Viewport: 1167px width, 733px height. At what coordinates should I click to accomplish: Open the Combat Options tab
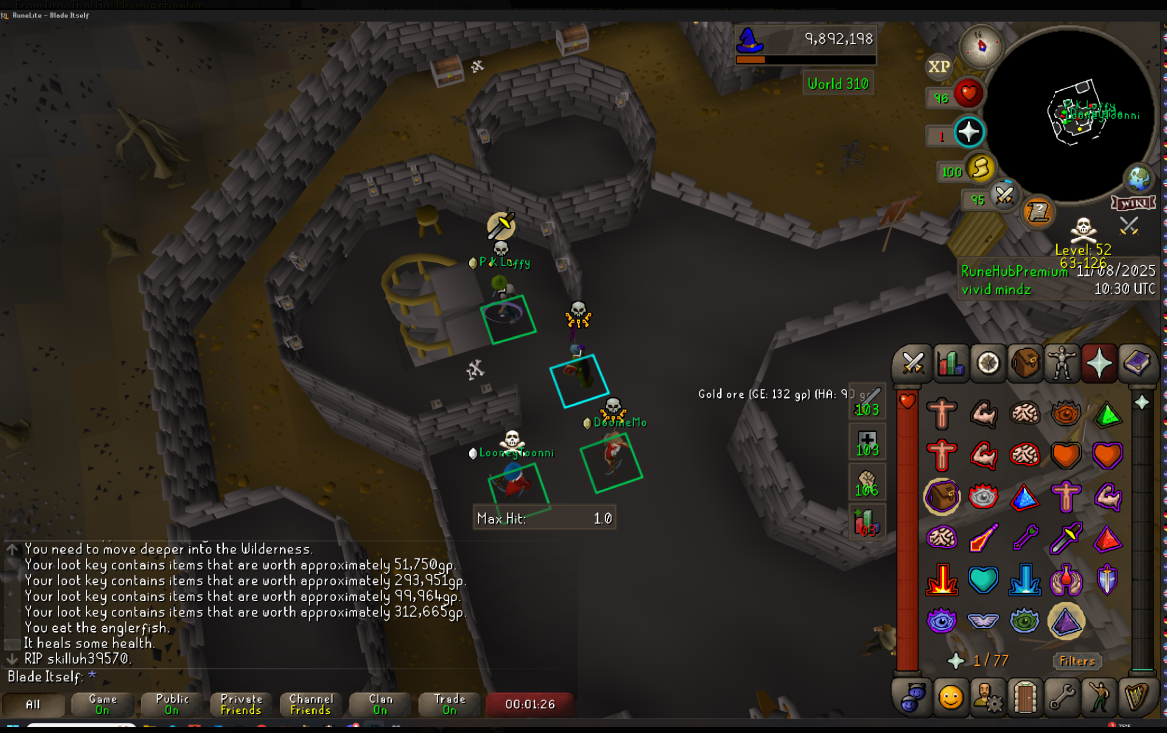912,362
